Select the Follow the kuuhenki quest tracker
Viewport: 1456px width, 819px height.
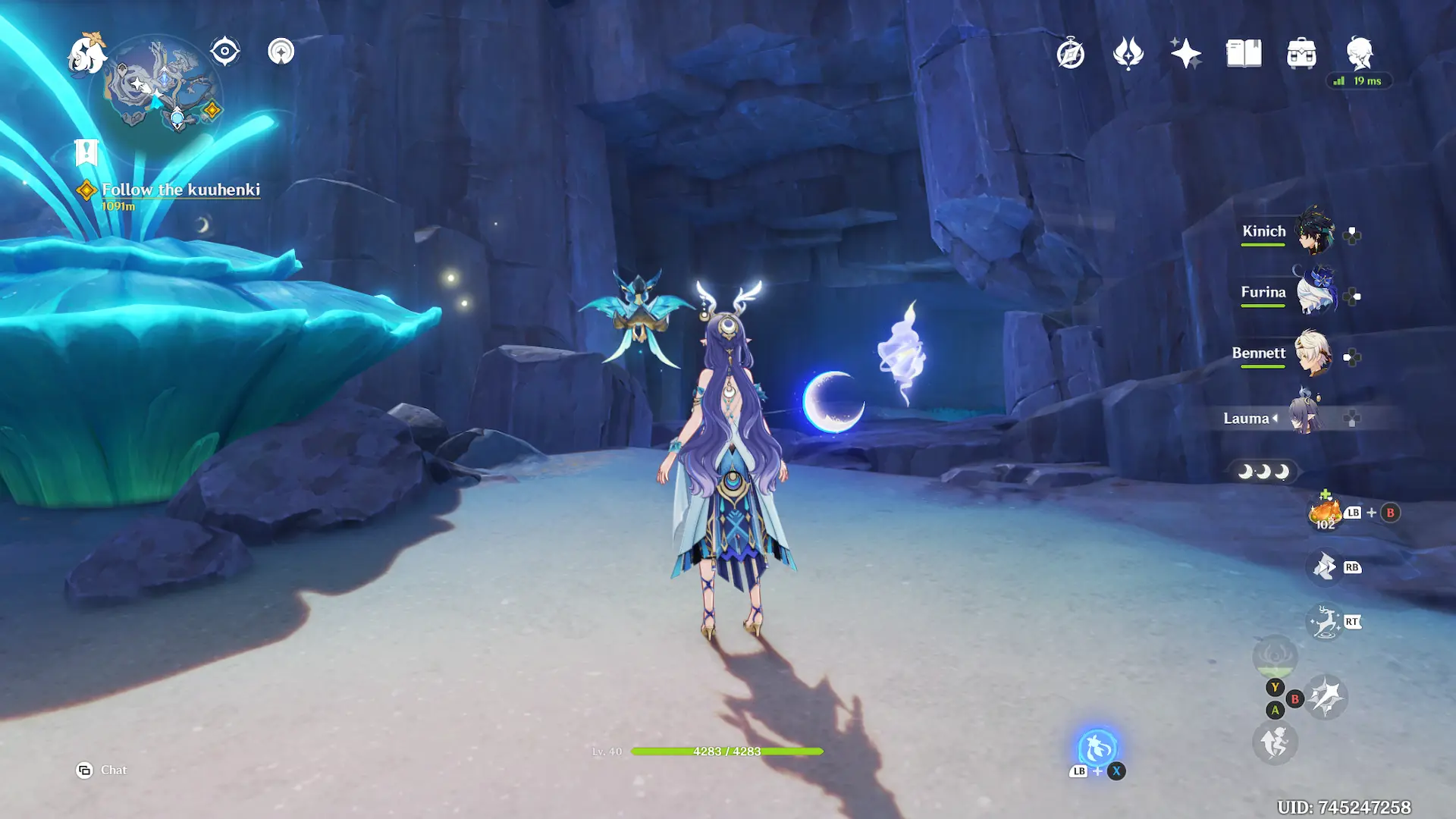[180, 190]
